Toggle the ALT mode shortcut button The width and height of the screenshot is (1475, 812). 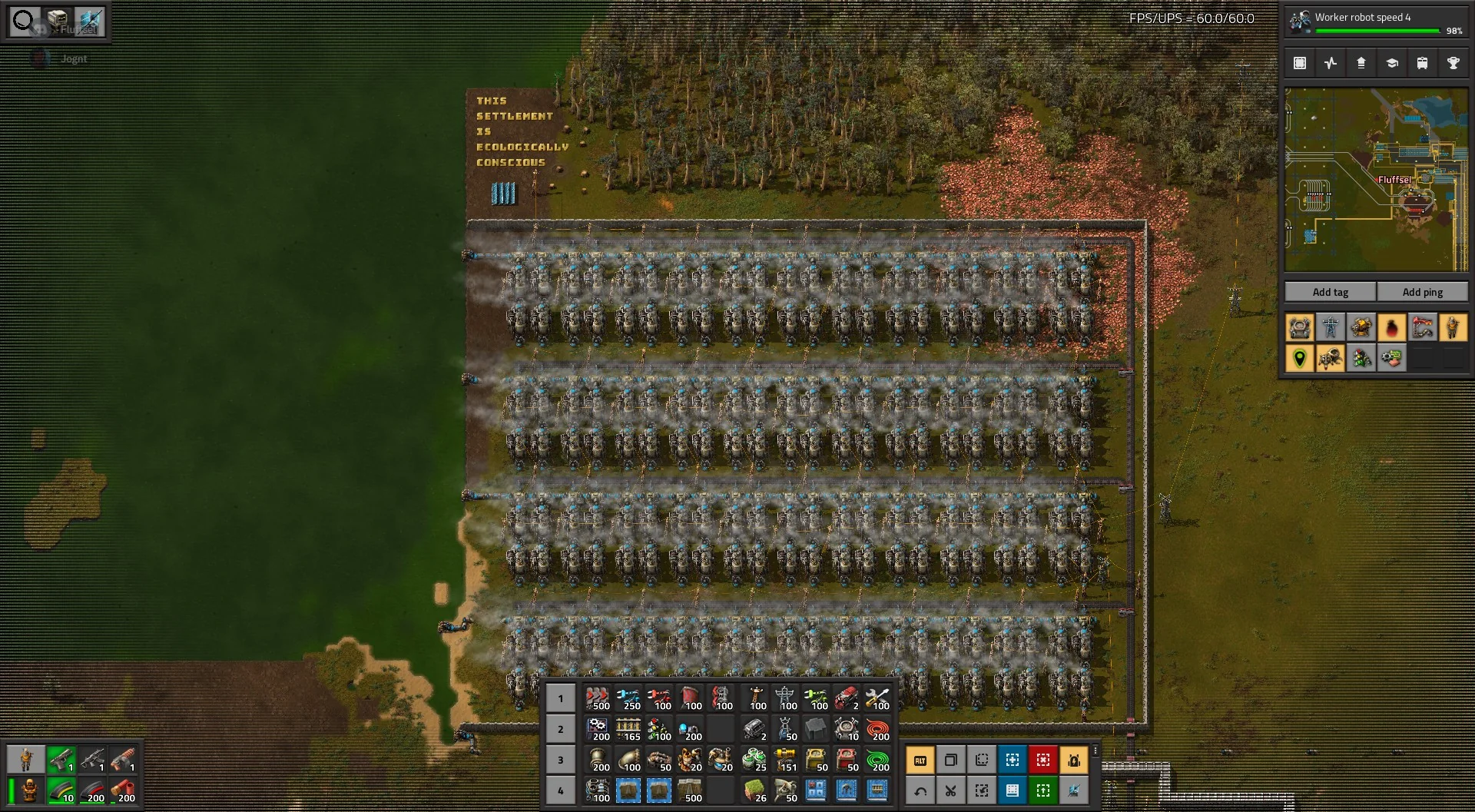point(920,760)
